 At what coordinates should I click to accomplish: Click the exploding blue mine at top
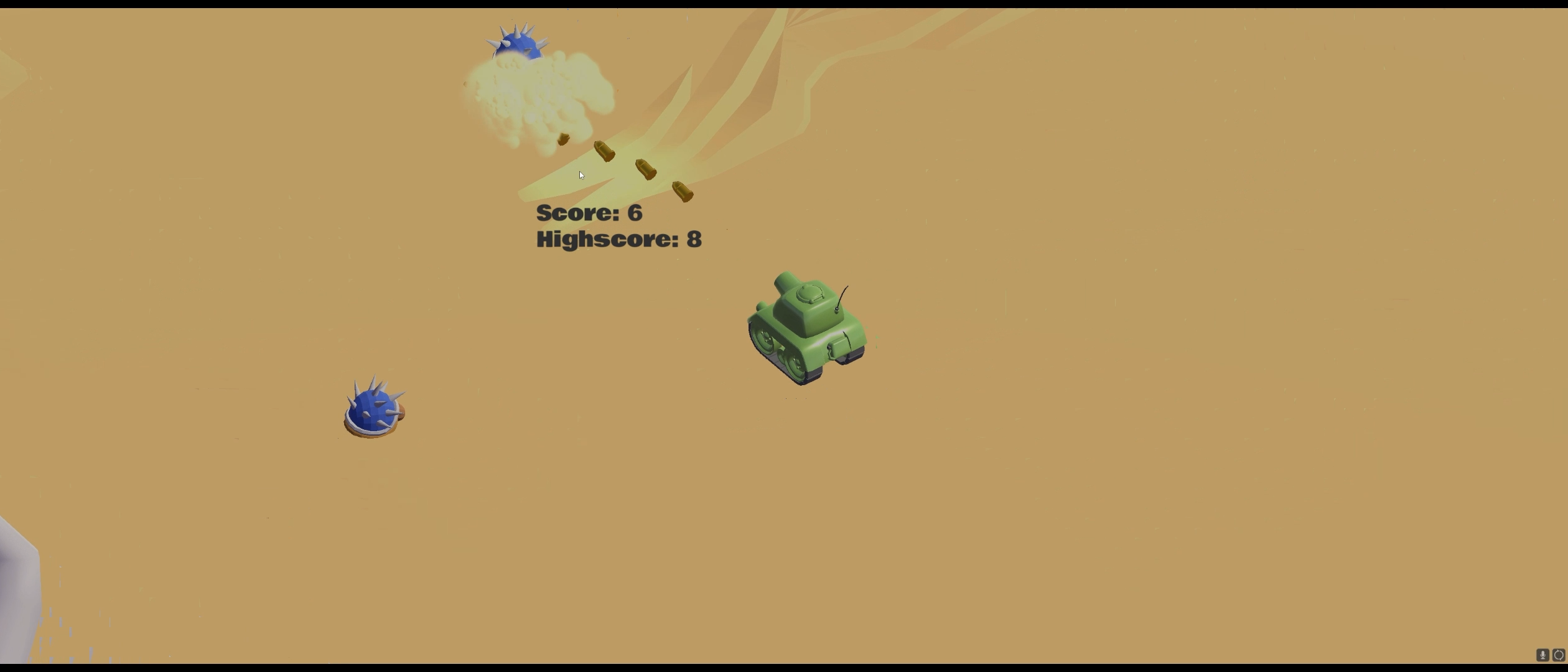518,47
